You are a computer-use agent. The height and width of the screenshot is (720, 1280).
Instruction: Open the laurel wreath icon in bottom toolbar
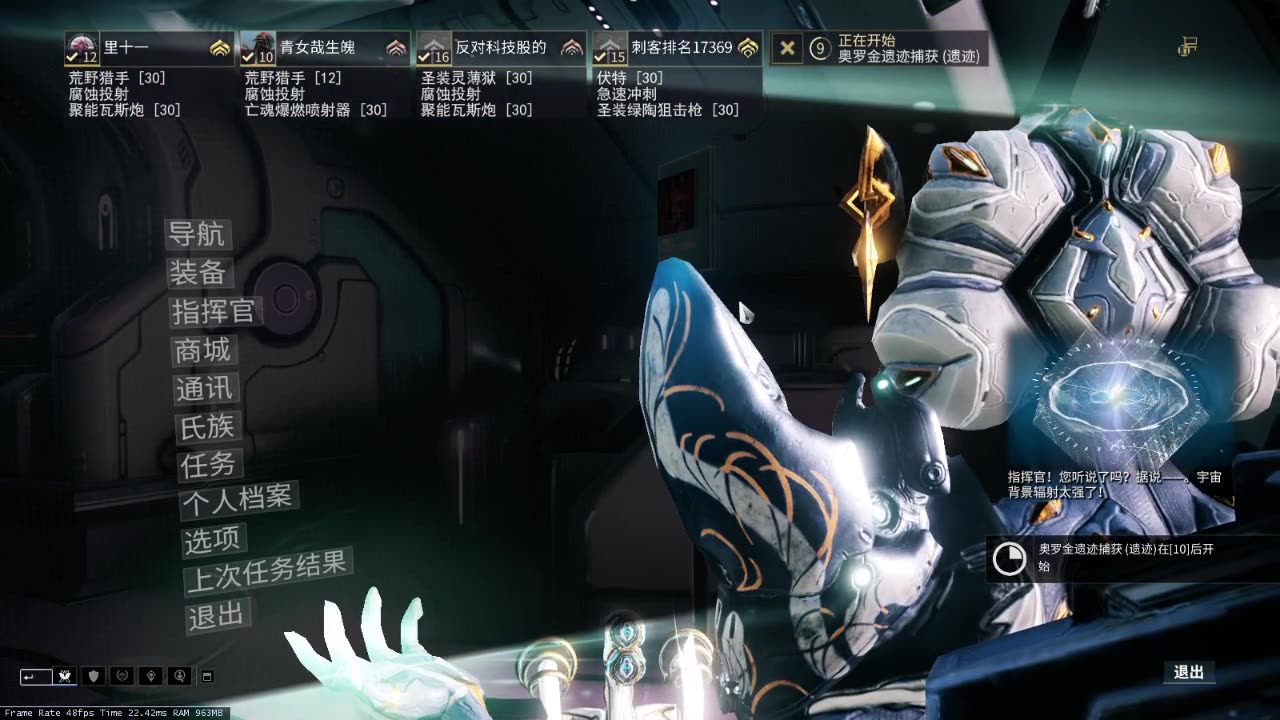[x=122, y=676]
